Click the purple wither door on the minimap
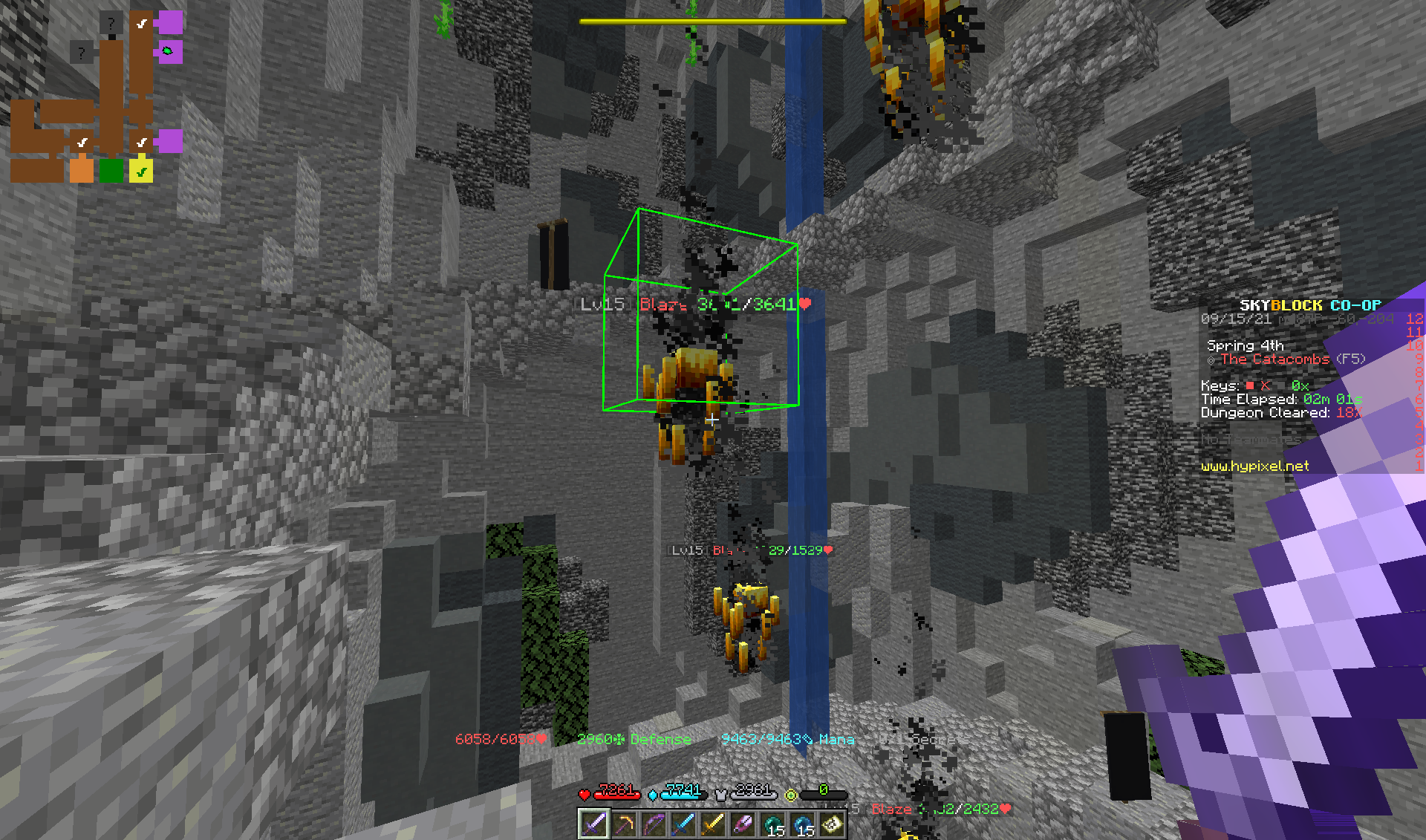 [170, 22]
